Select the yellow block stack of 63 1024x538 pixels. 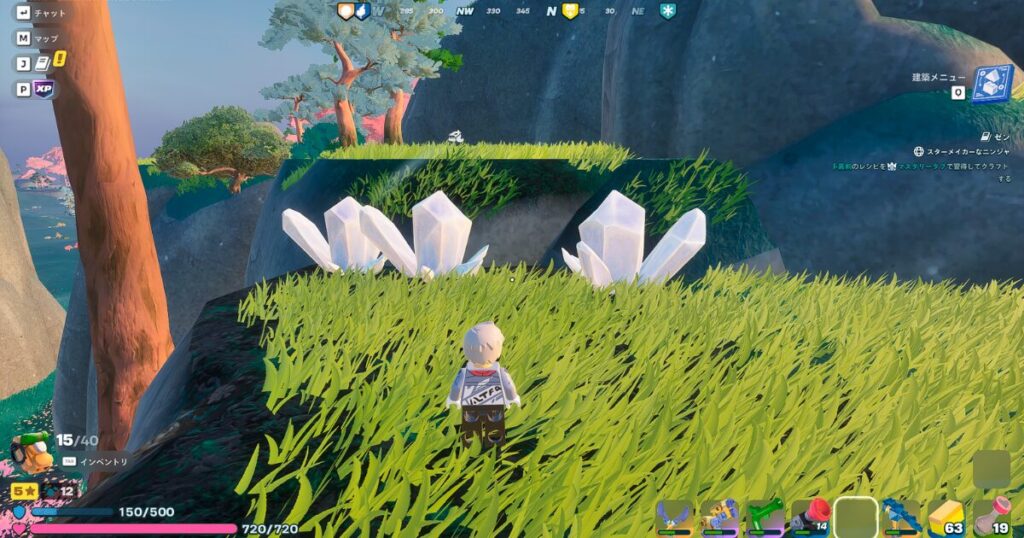[946, 516]
